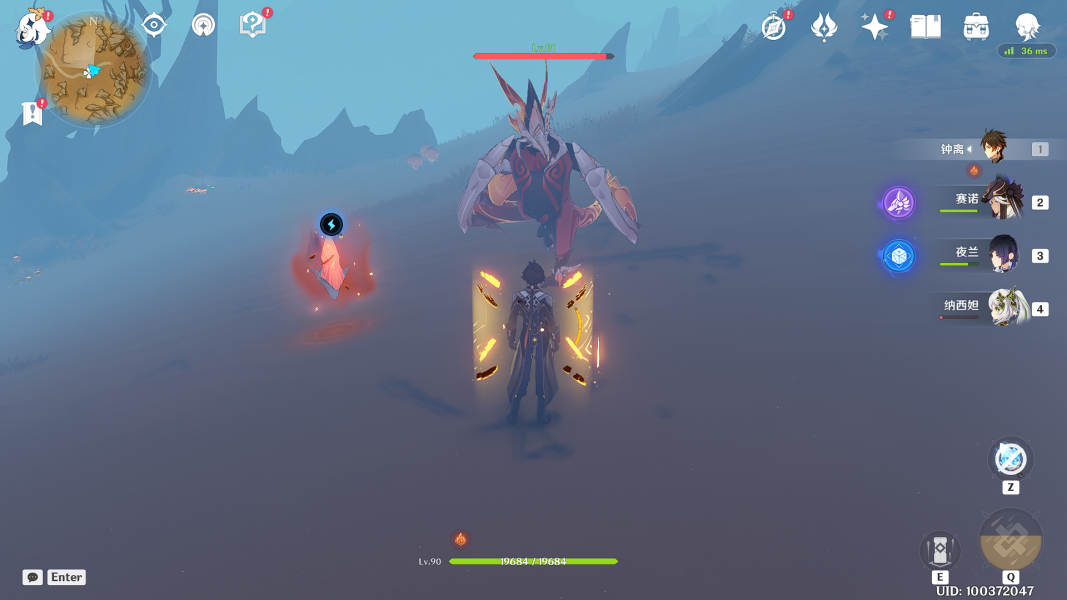Open the quest bookmark icon

[32, 113]
